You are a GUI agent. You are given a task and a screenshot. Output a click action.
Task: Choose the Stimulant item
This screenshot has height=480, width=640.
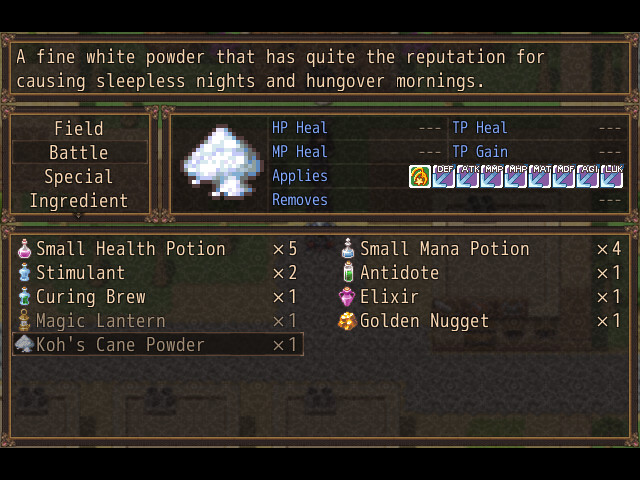(80, 273)
